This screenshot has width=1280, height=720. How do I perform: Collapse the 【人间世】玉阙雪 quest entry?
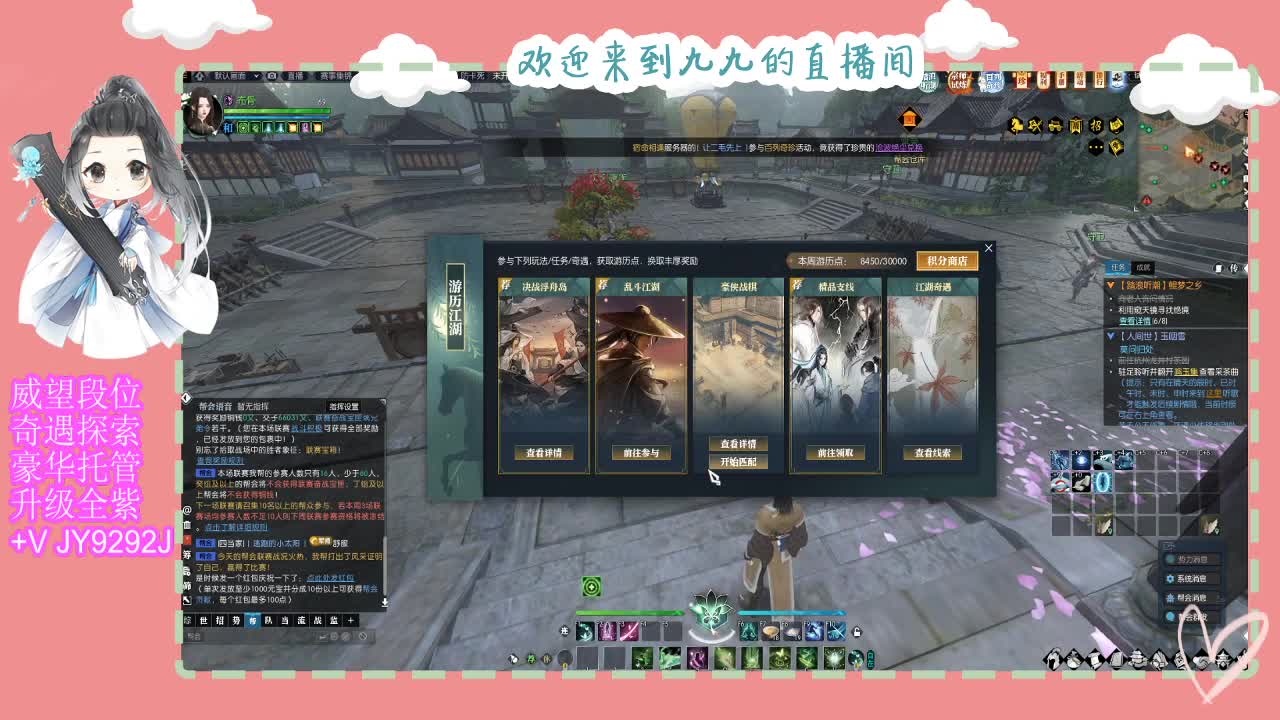[x=1111, y=335]
